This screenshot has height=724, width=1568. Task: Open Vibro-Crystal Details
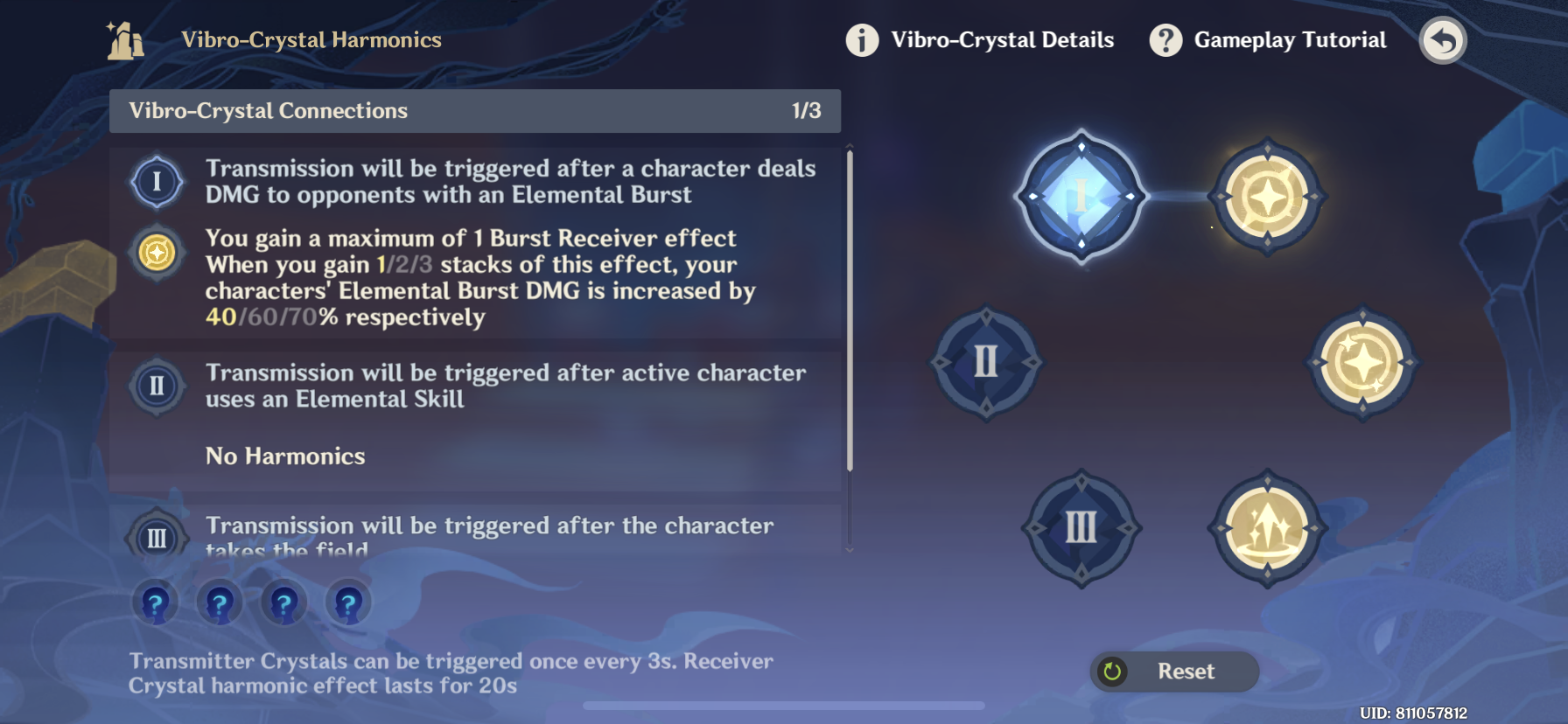pos(981,40)
